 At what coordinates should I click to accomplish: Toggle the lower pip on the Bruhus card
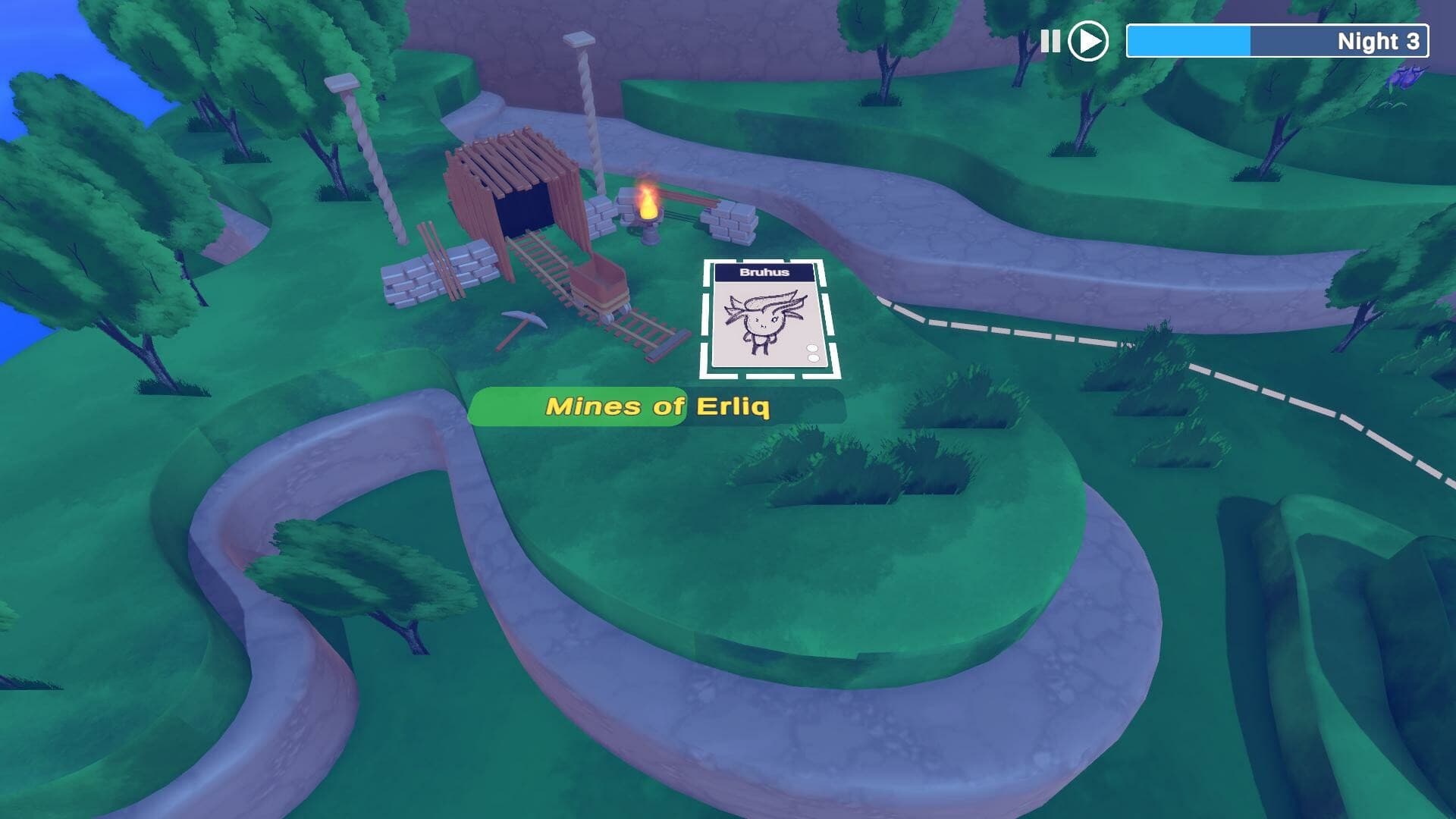pos(813,358)
